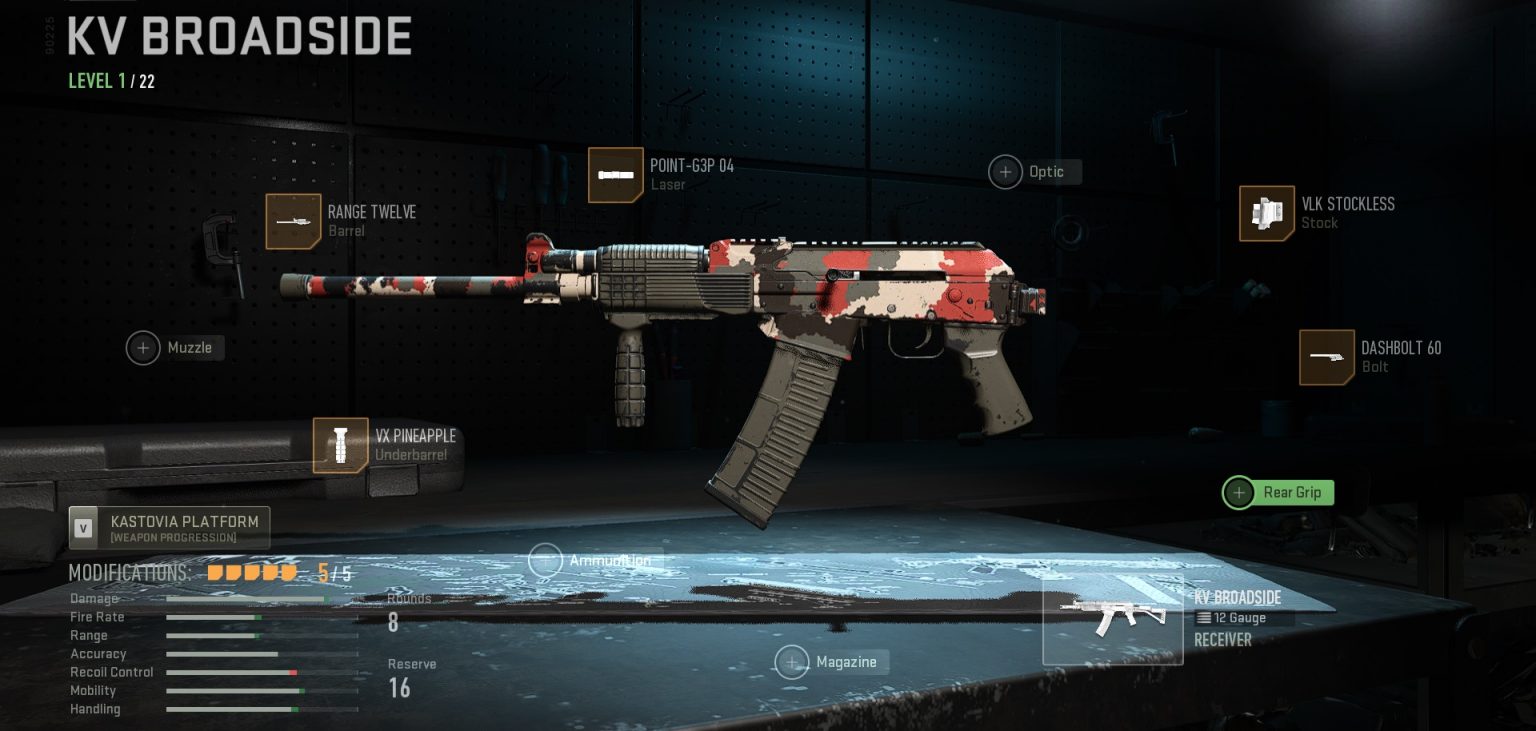The height and width of the screenshot is (731, 1536).
Task: Click the plus to add a Rear Grip
Action: coord(1238,492)
